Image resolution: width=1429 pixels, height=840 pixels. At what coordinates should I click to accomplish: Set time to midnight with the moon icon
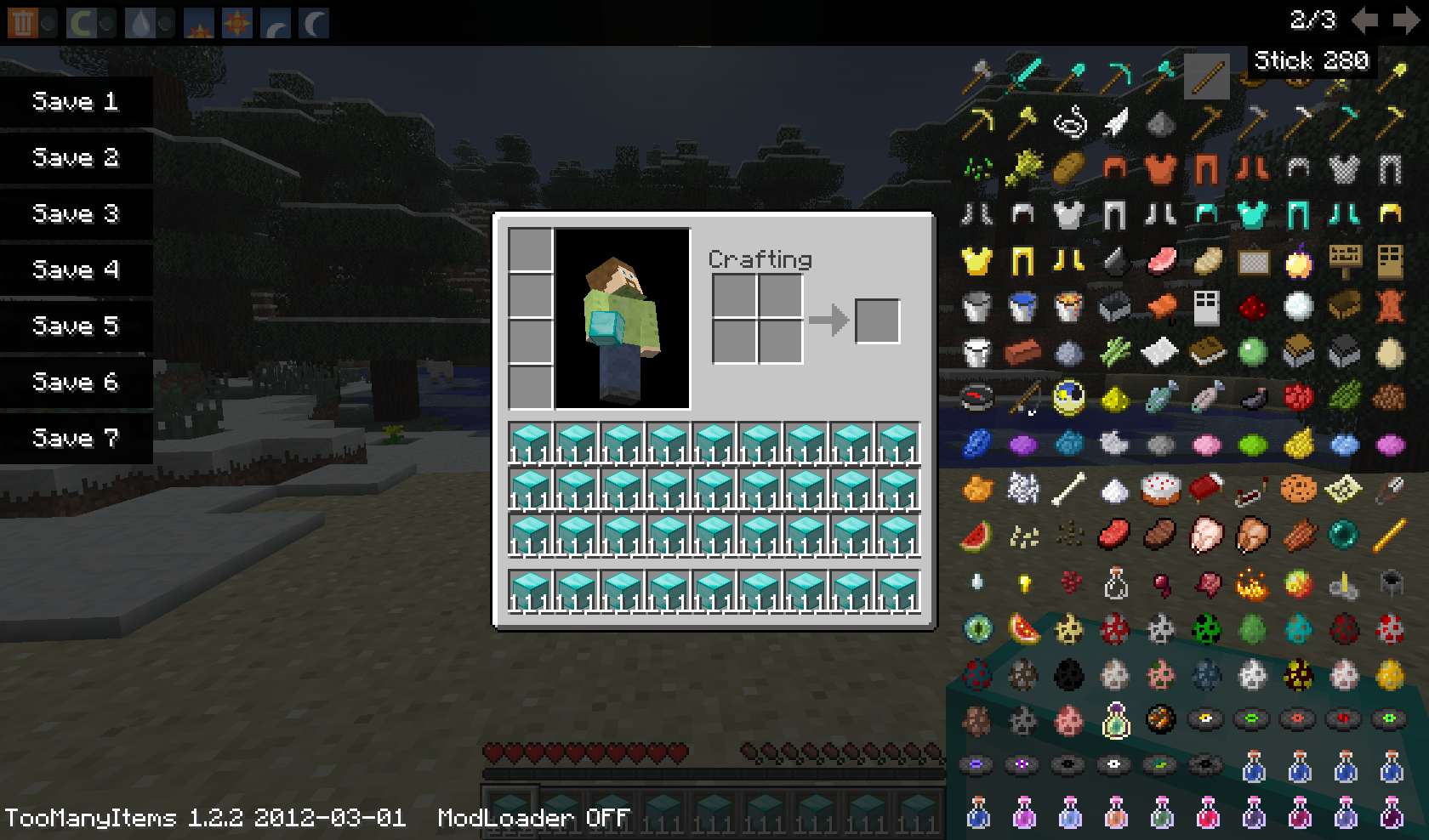pyautogui.click(x=312, y=21)
